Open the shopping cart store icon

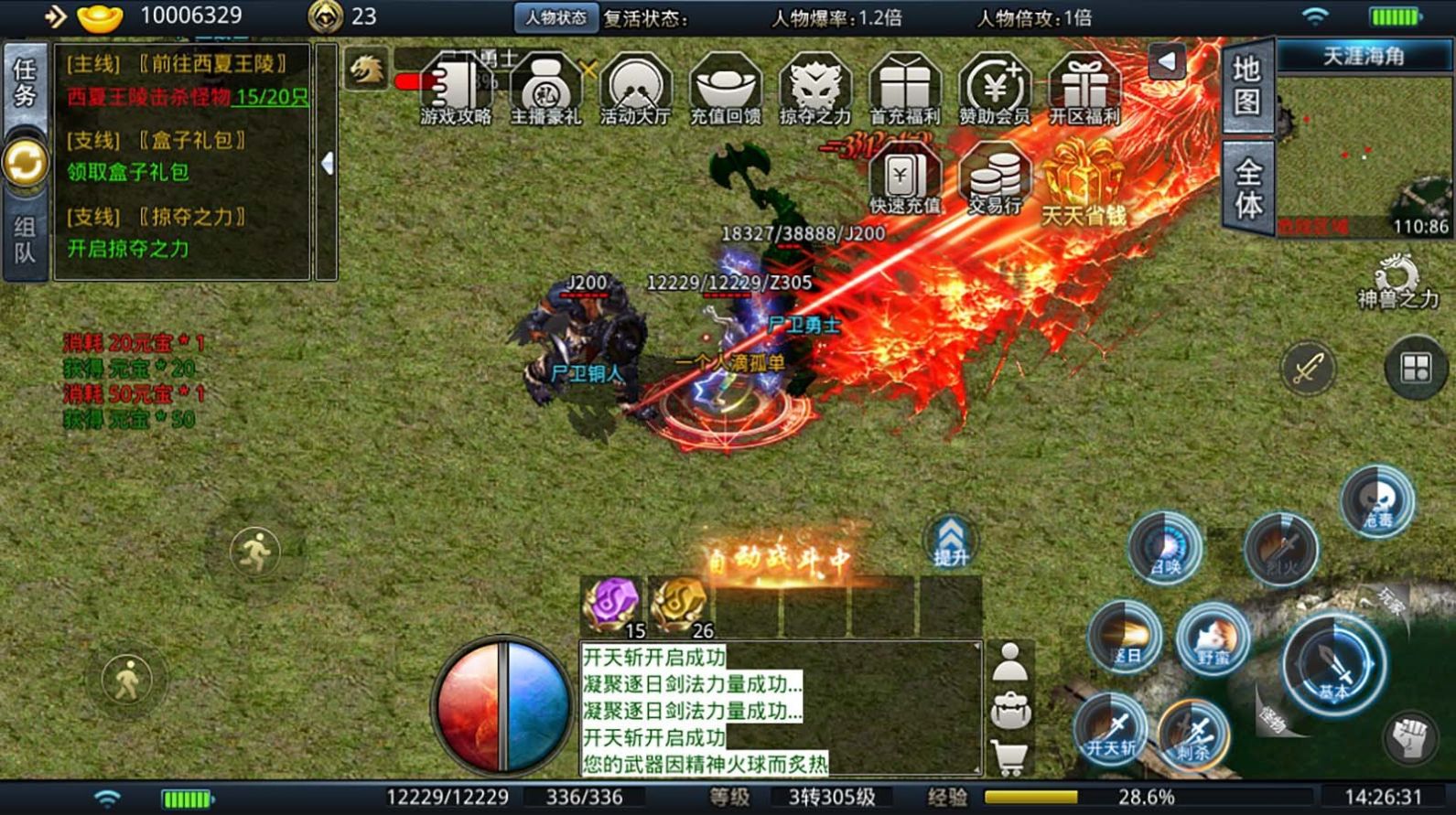coord(1009,757)
